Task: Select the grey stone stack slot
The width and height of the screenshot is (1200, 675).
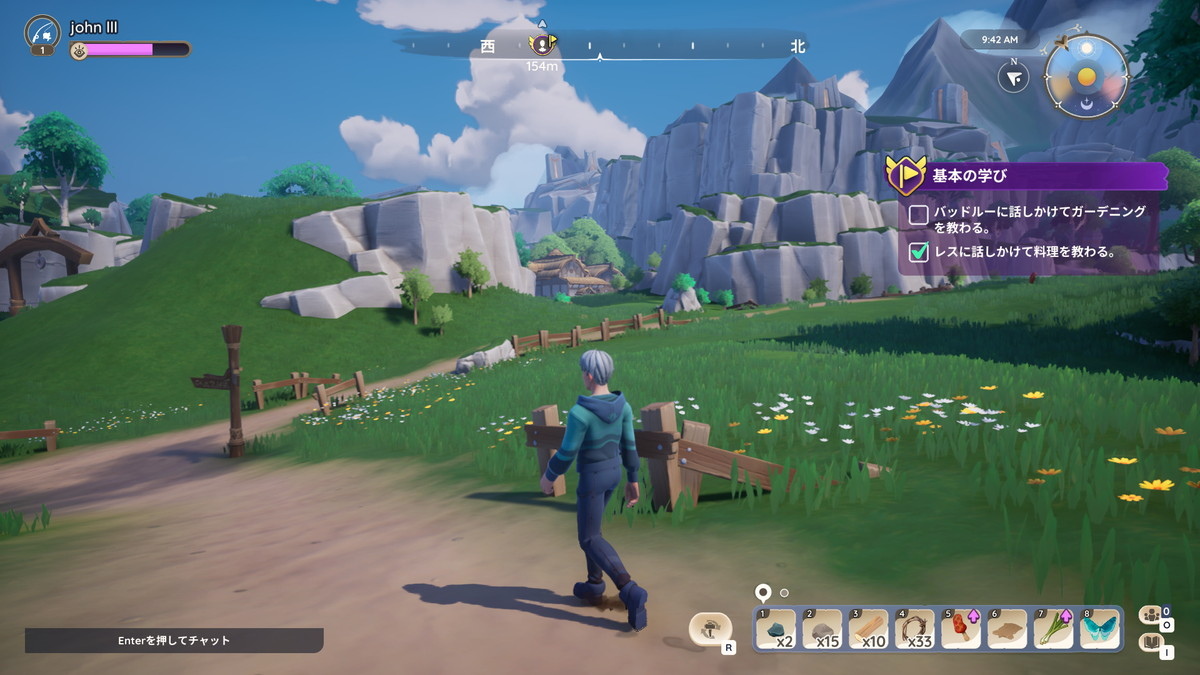Action: [x=822, y=629]
